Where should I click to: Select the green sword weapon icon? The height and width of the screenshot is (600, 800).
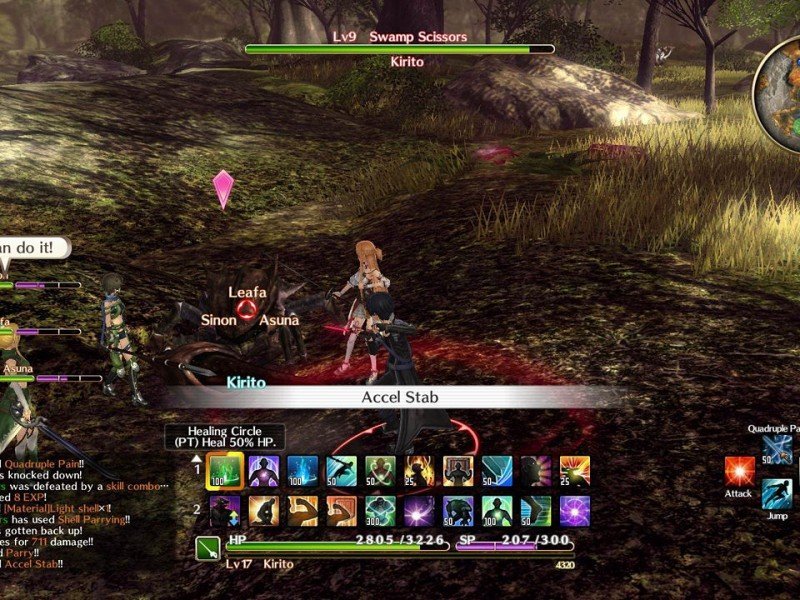point(208,549)
